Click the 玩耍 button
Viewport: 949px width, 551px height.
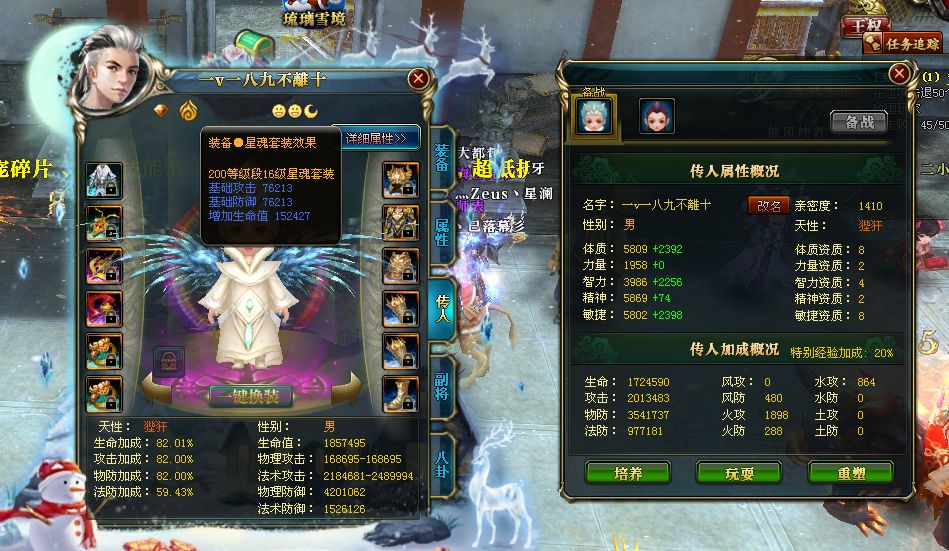[x=738, y=473]
